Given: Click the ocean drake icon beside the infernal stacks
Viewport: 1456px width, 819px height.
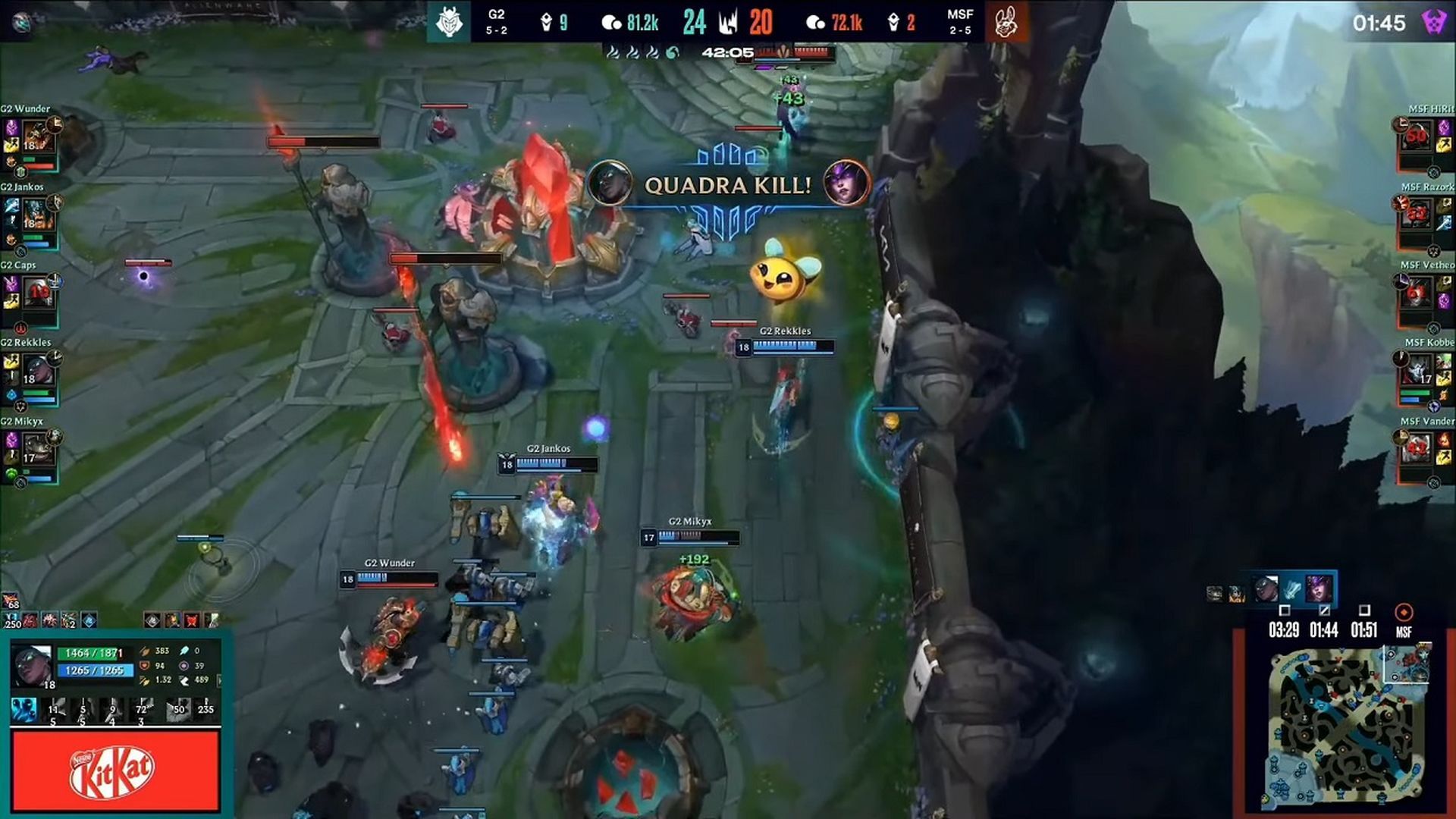Looking at the screenshot, I should [x=672, y=52].
